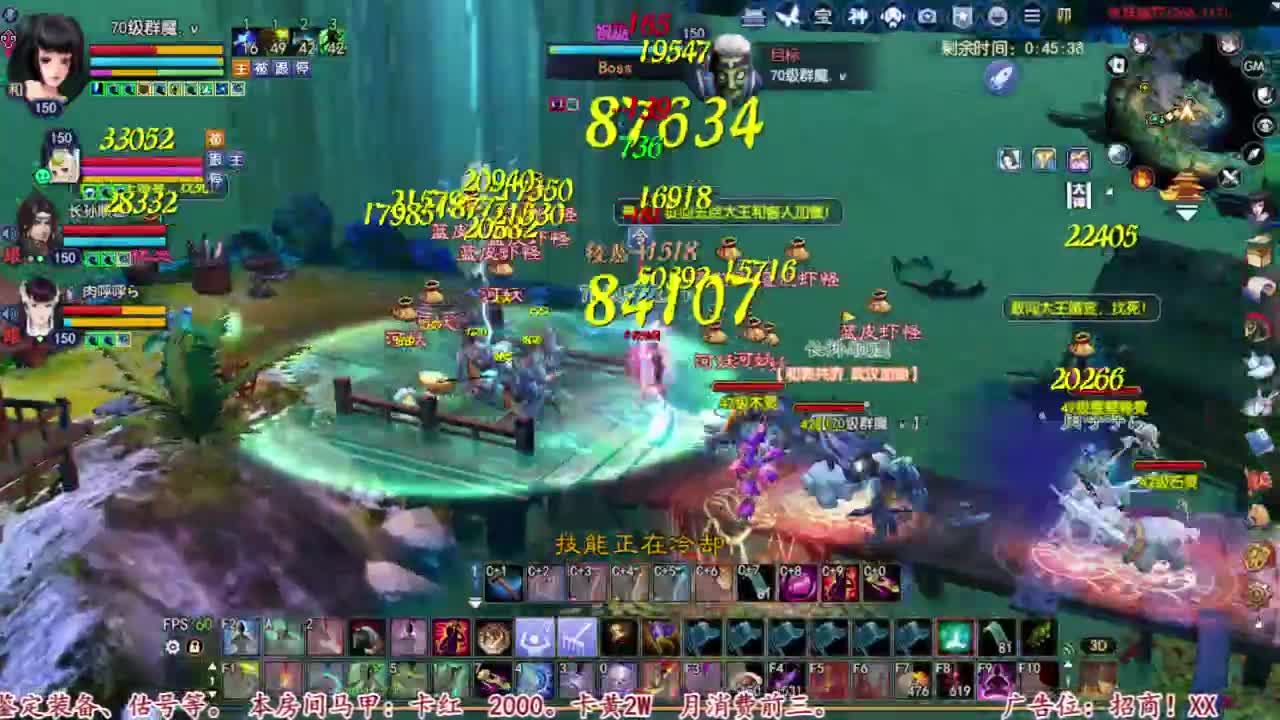Open the 神 deity icon at top
This screenshot has width=1280, height=720.
pyautogui.click(x=858, y=15)
